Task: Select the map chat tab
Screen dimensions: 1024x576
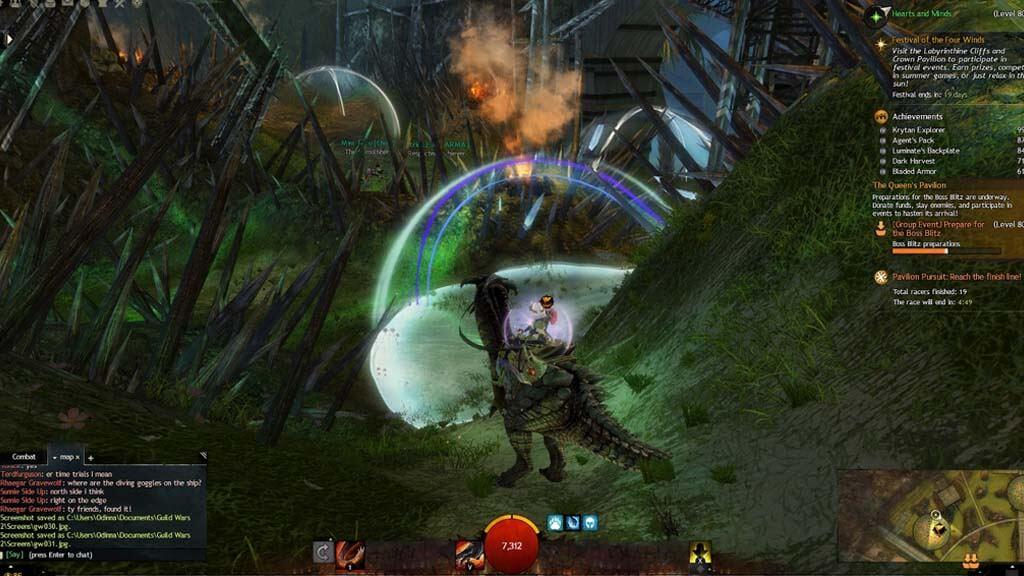Action: point(68,457)
